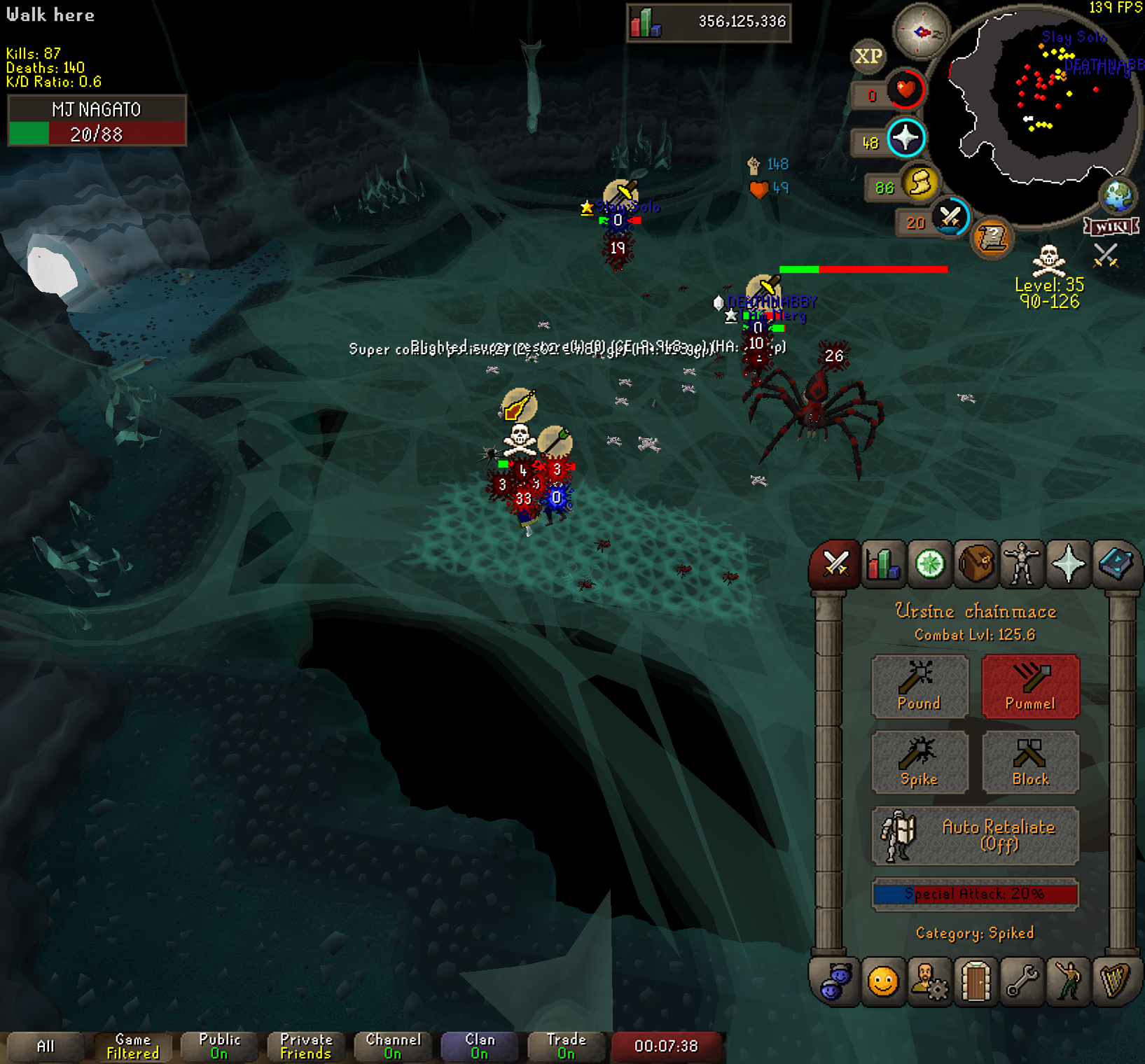Open the Settings wrench tab

click(1022, 981)
